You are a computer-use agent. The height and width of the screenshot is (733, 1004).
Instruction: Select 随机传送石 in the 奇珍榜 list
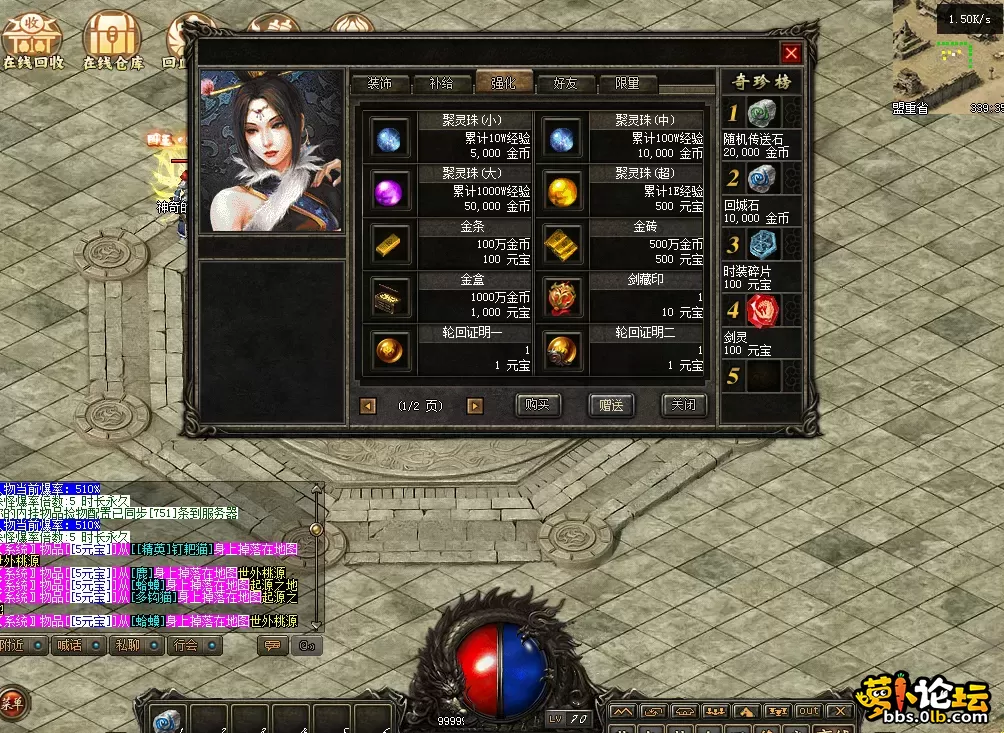pyautogui.click(x=762, y=114)
